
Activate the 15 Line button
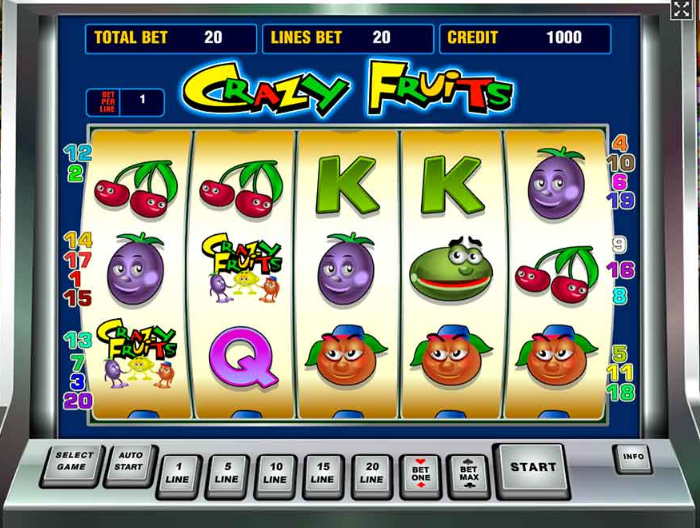pyautogui.click(x=324, y=473)
